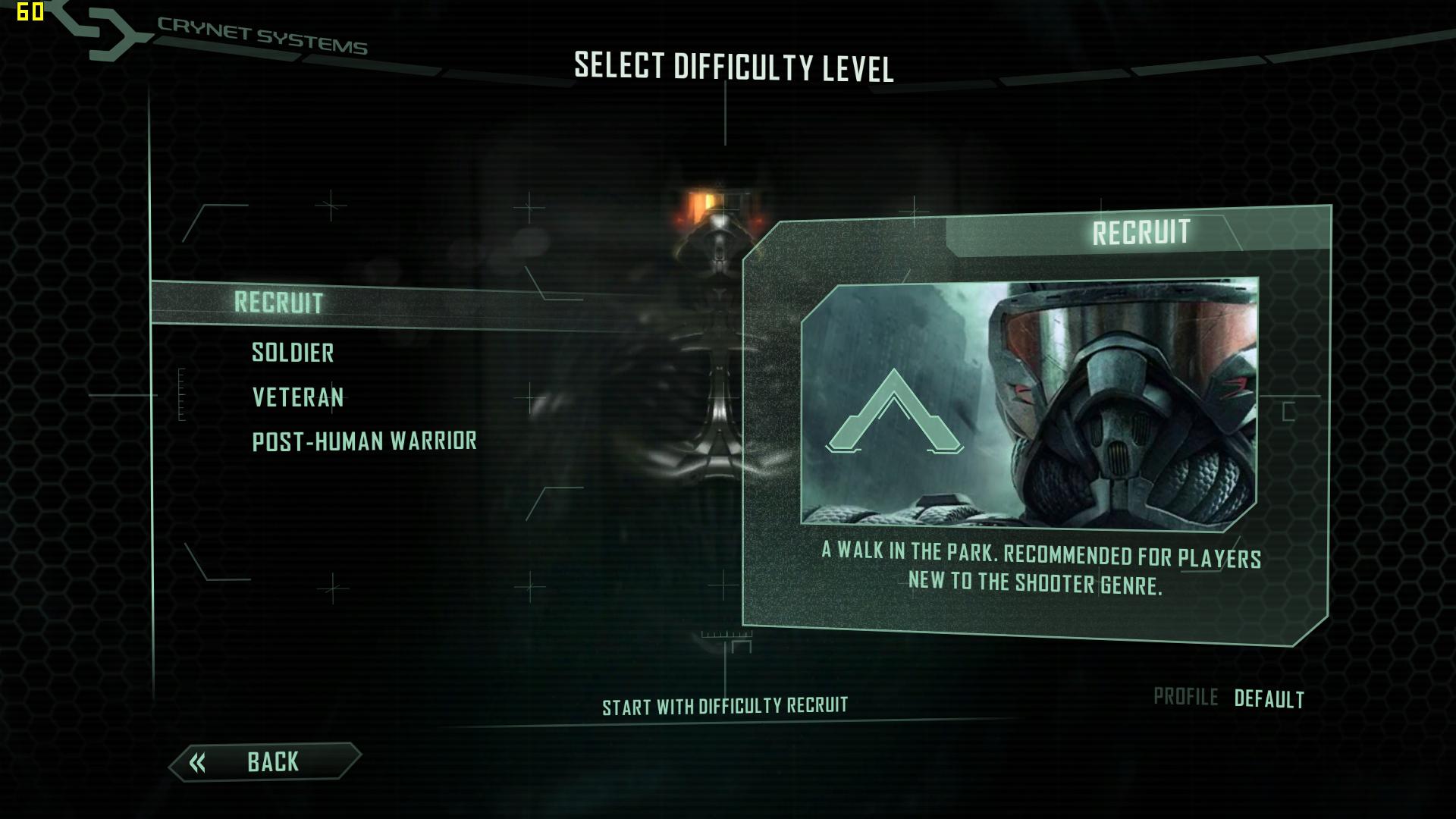1456x819 pixels.
Task: Choose Soldier difficulty level
Action: [293, 353]
